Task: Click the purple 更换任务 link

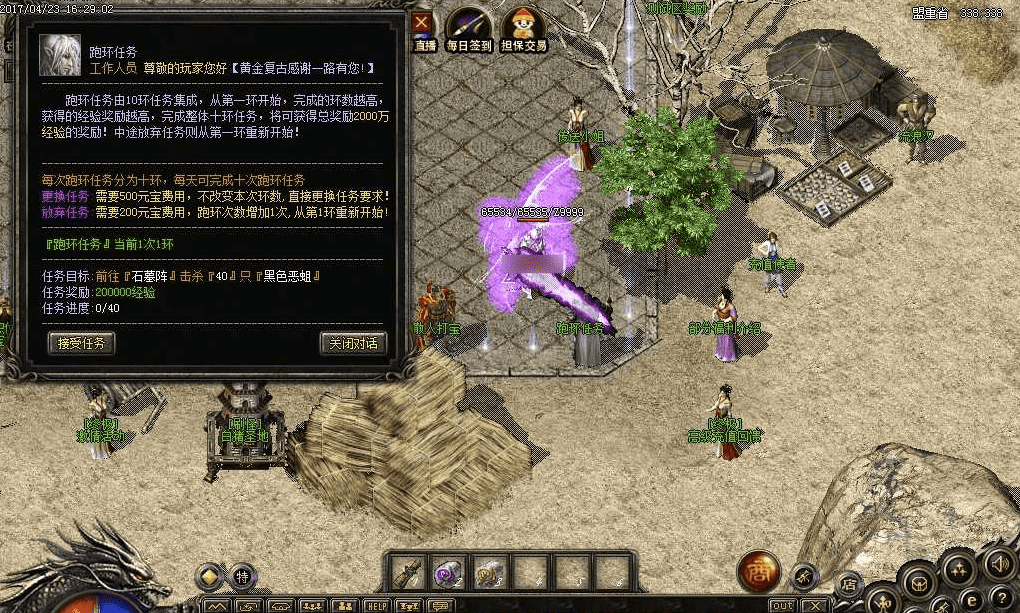Action: click(66, 196)
